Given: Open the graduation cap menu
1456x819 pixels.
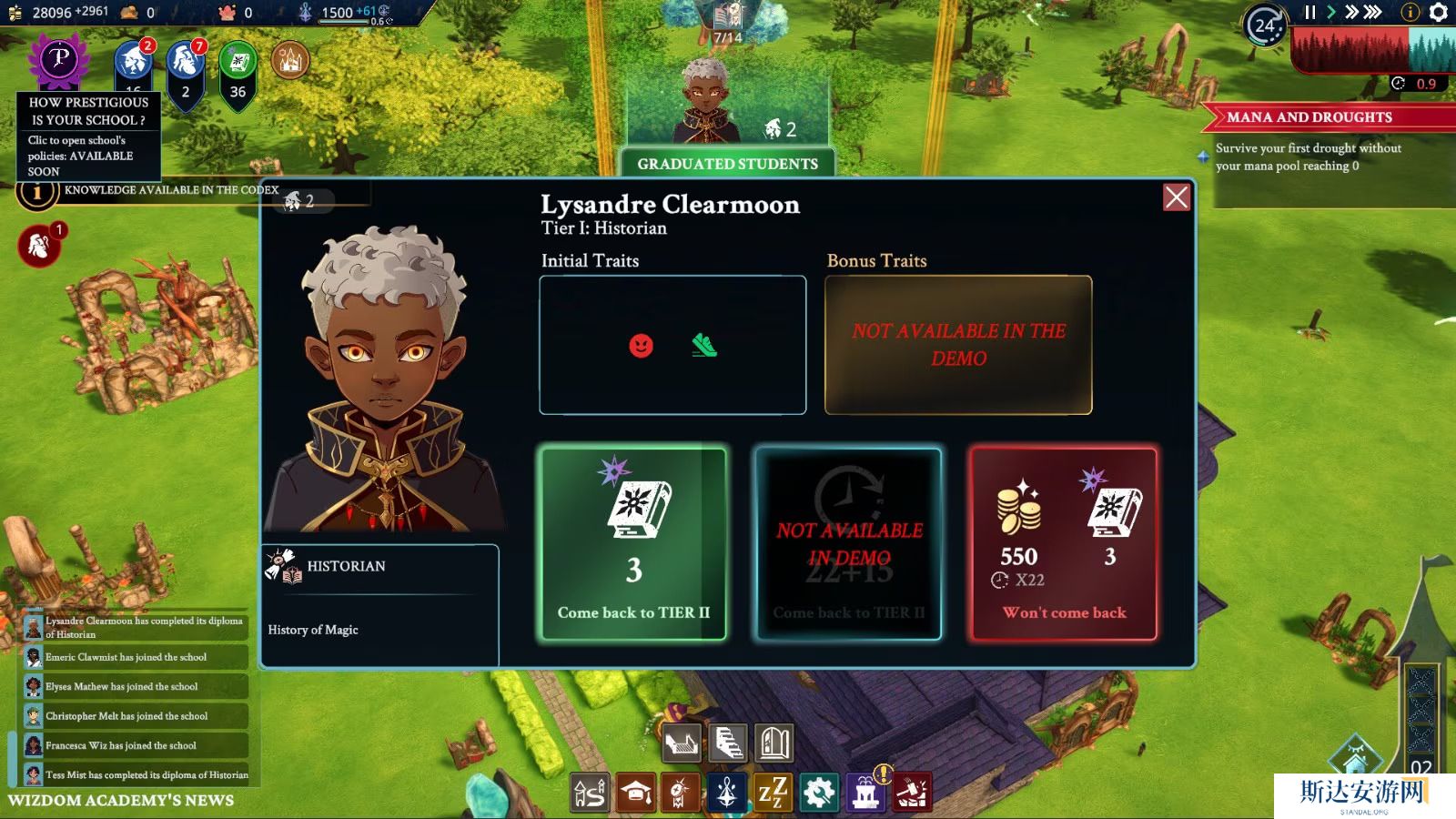Looking at the screenshot, I should pos(636,794).
